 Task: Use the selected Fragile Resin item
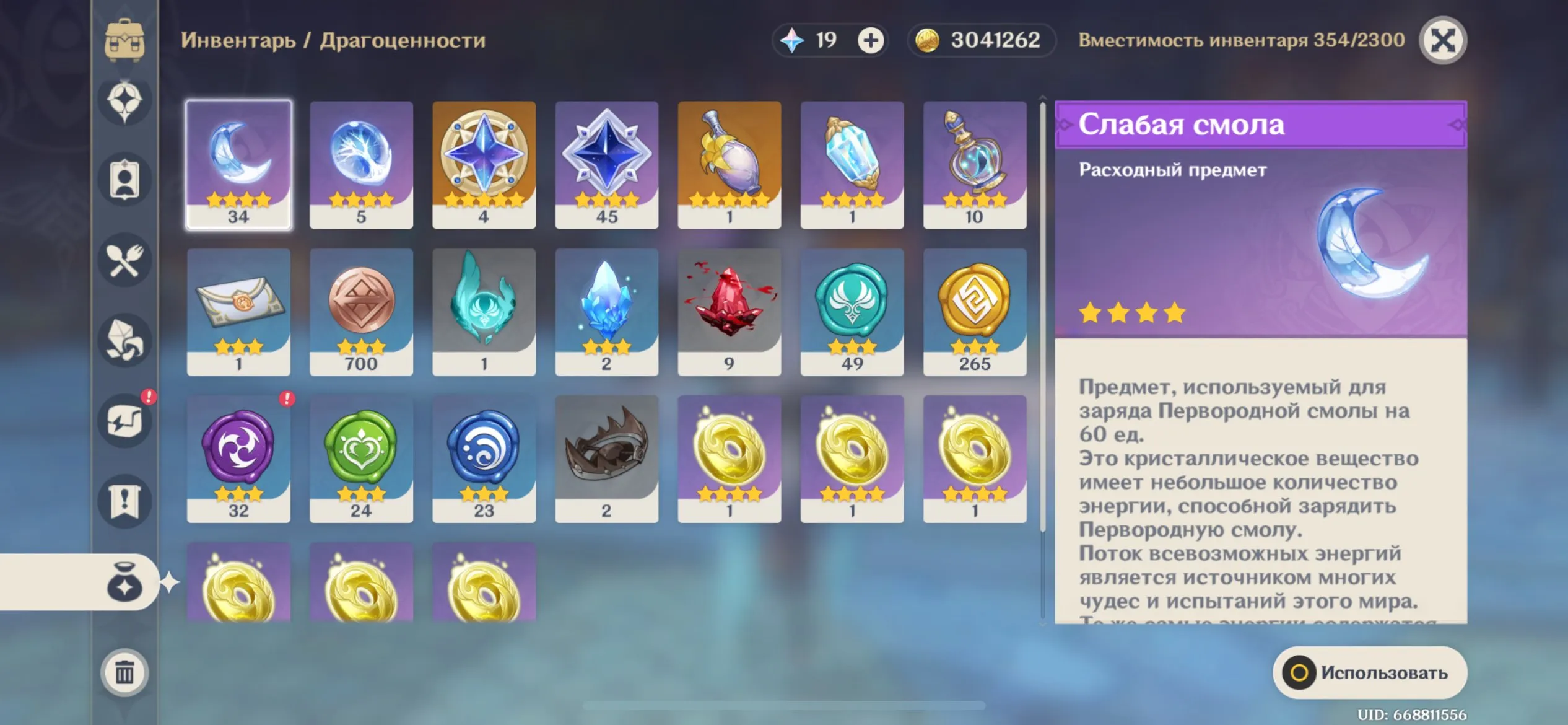click(1369, 672)
